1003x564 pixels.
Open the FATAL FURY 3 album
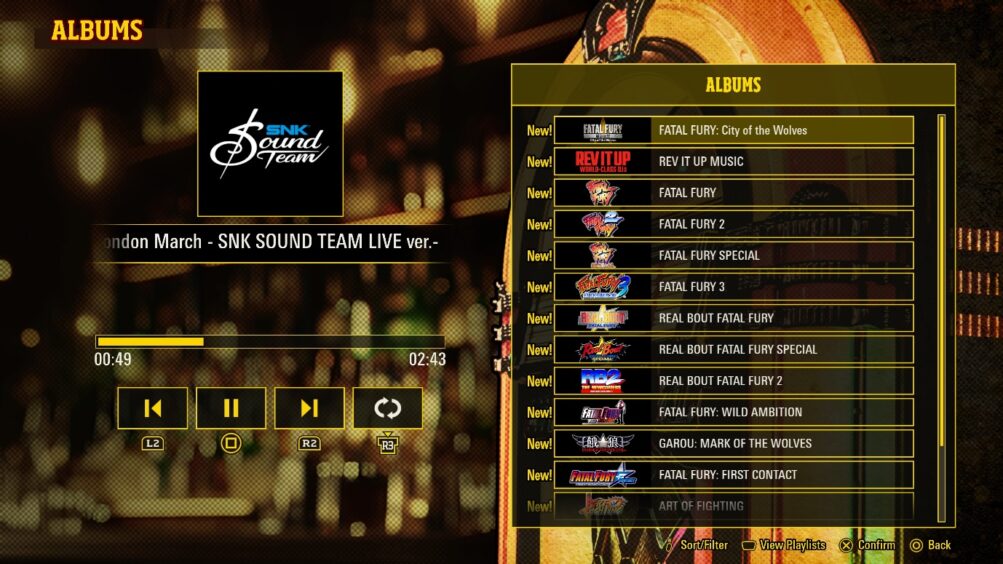coord(733,287)
